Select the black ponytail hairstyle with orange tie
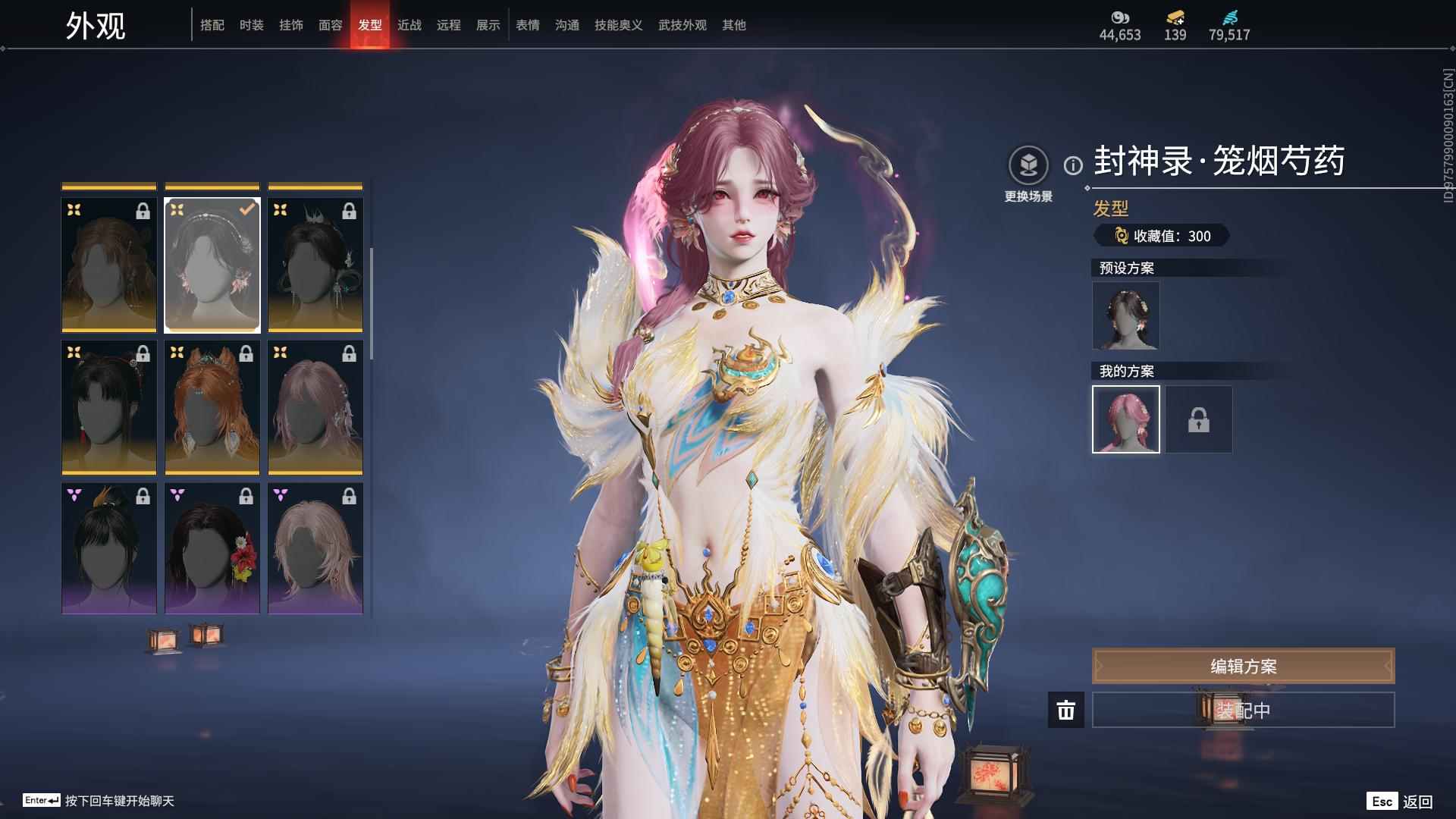Viewport: 1456px width, 819px height. (x=109, y=548)
